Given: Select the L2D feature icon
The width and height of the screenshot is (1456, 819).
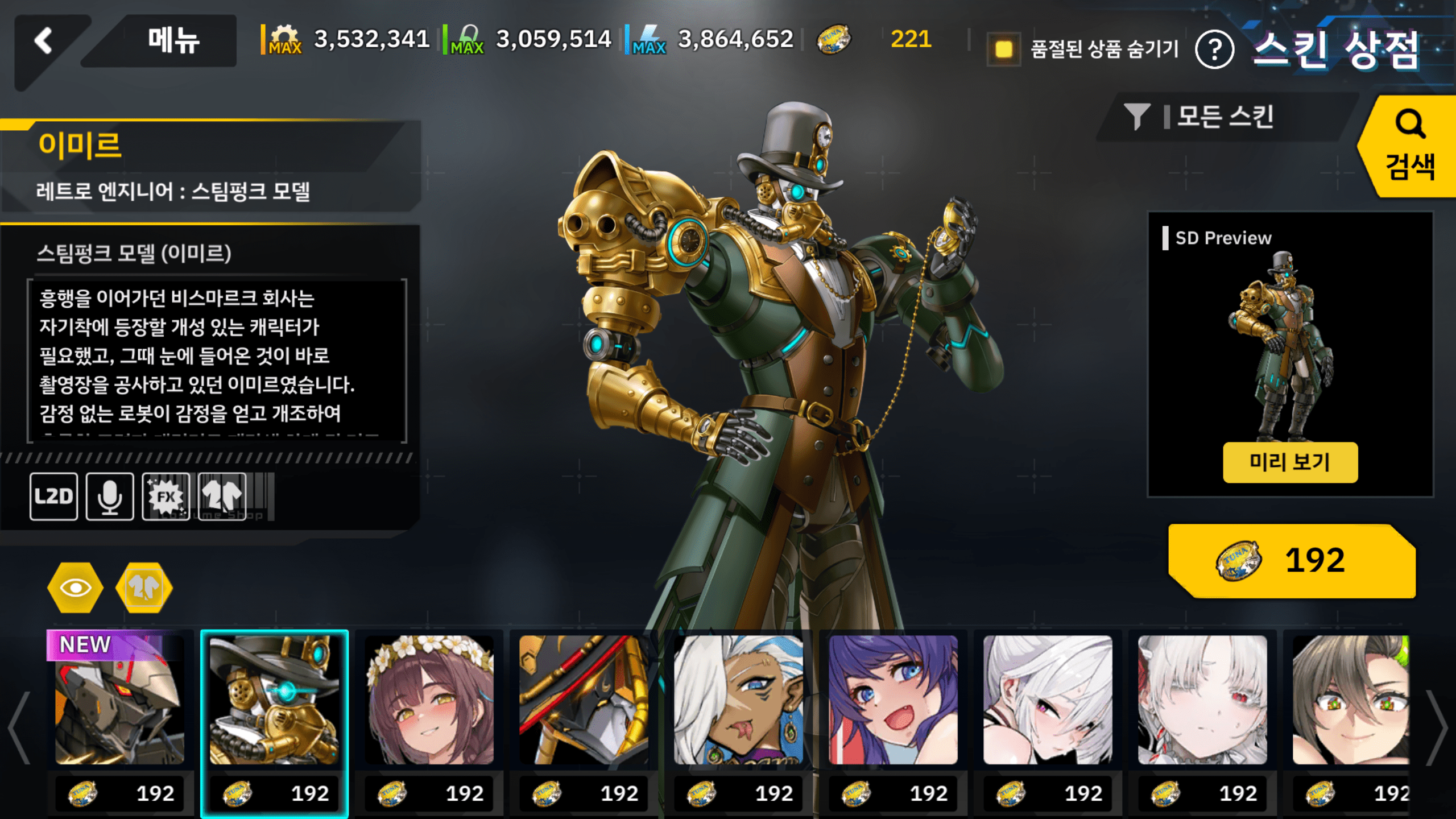Looking at the screenshot, I should [54, 497].
